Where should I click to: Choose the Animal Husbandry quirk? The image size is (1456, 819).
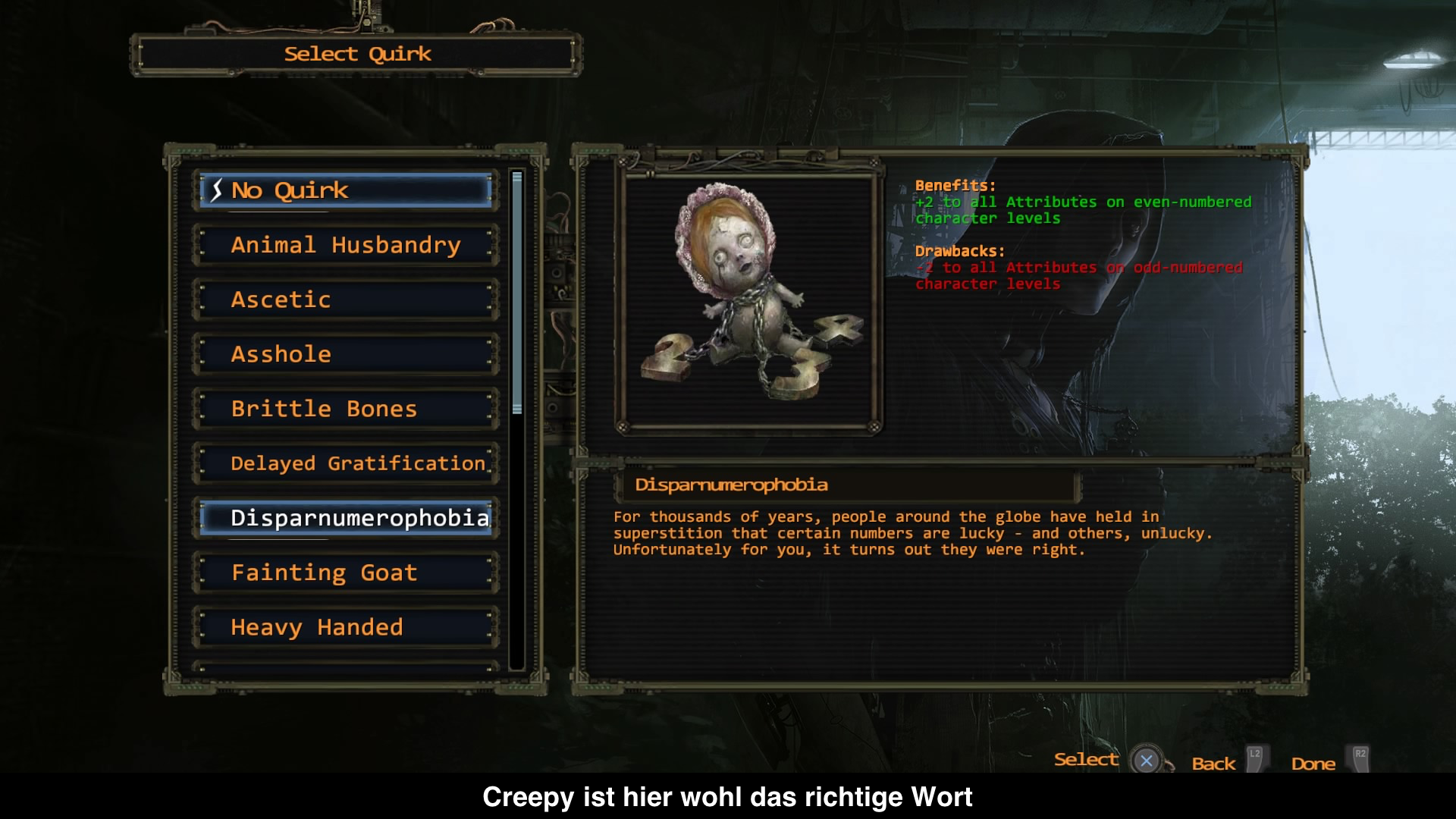346,245
